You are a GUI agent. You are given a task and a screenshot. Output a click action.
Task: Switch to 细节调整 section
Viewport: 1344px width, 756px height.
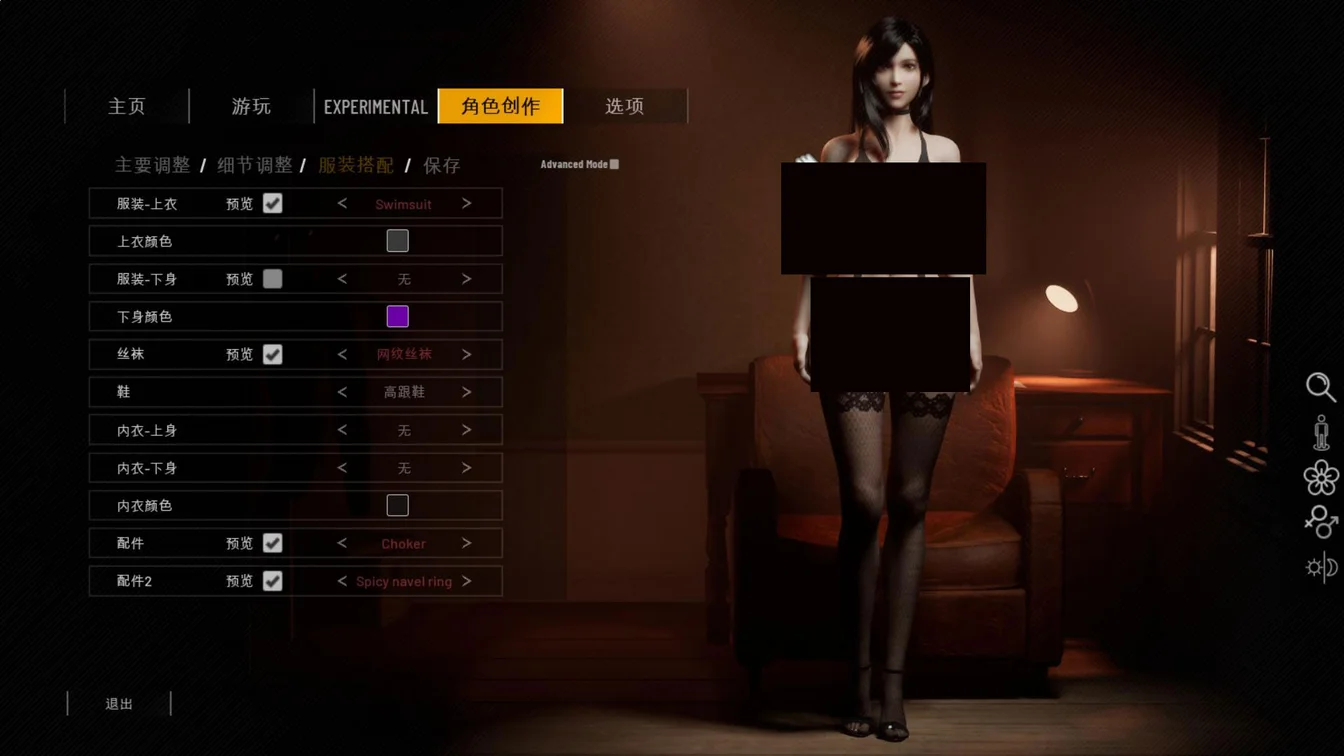255,165
